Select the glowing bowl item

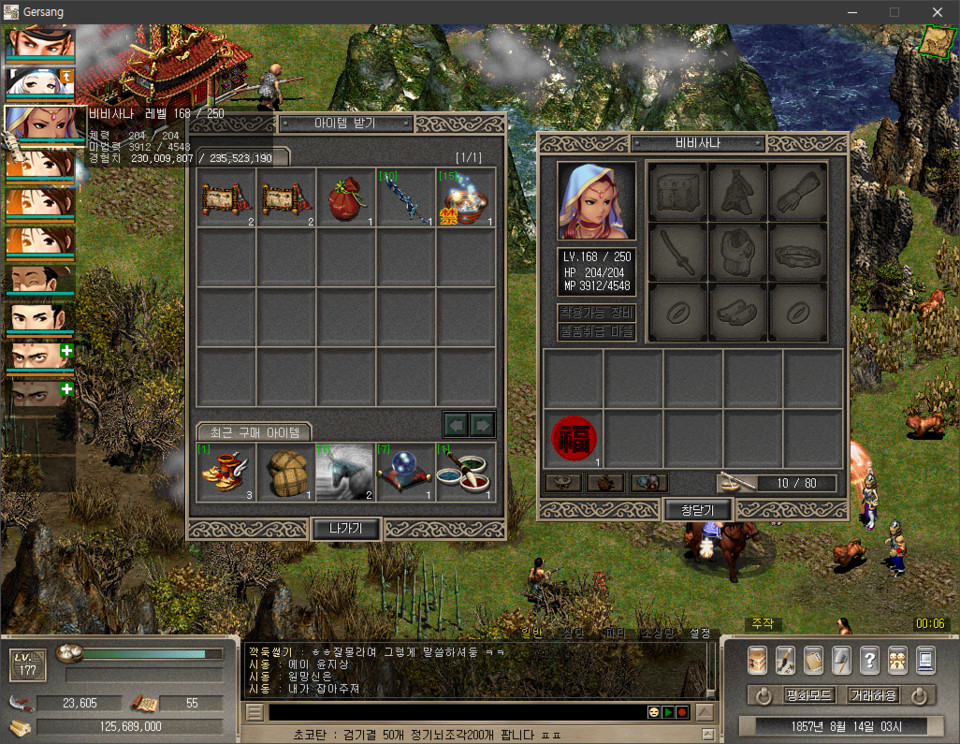466,197
